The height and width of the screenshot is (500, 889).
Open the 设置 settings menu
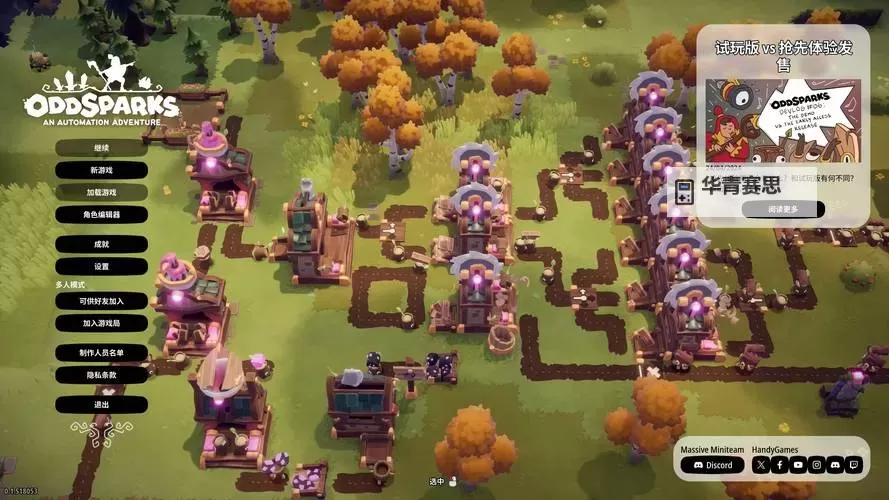point(101,267)
